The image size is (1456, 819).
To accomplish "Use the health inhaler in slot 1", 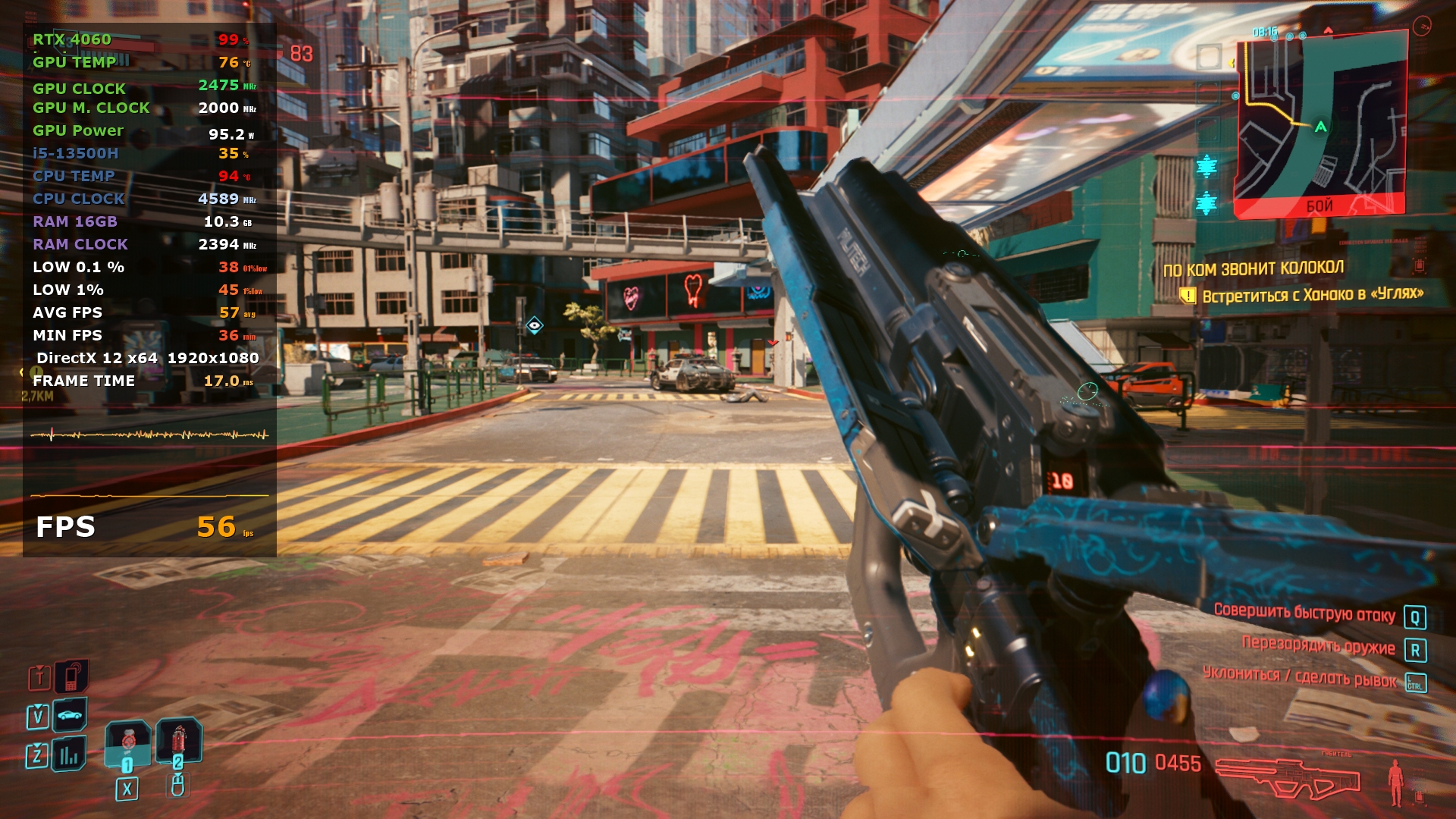I will pyautogui.click(x=127, y=743).
